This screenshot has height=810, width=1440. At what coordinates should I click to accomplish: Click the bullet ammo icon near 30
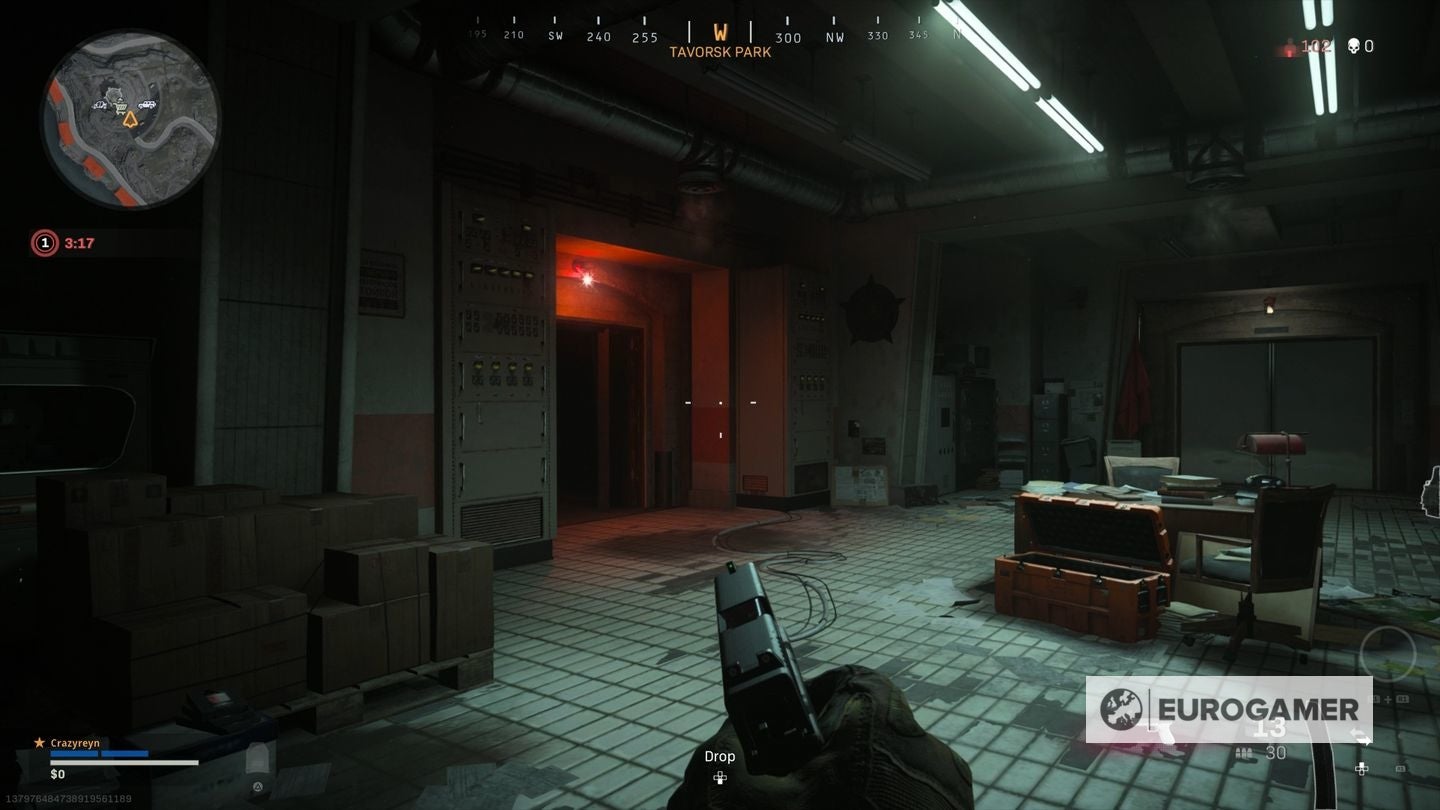pyautogui.click(x=1244, y=751)
